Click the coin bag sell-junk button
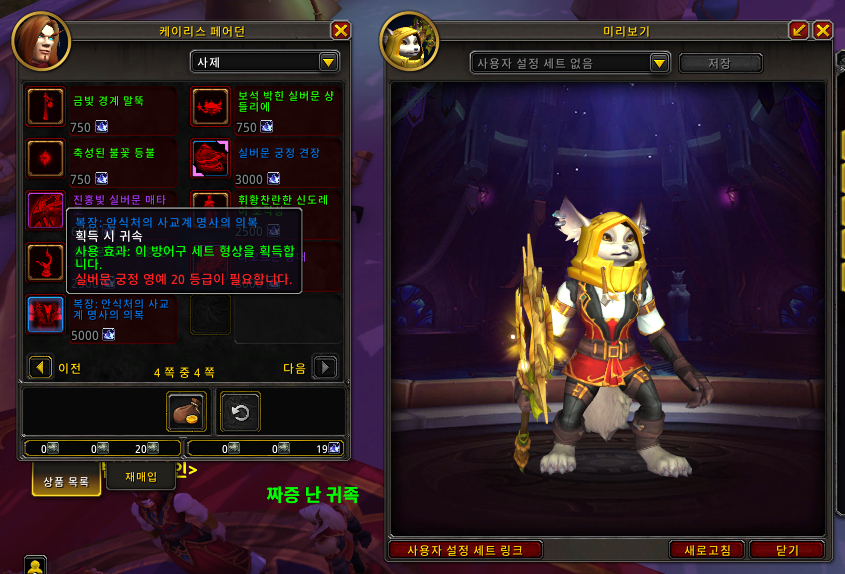The image size is (845, 574). [186, 411]
